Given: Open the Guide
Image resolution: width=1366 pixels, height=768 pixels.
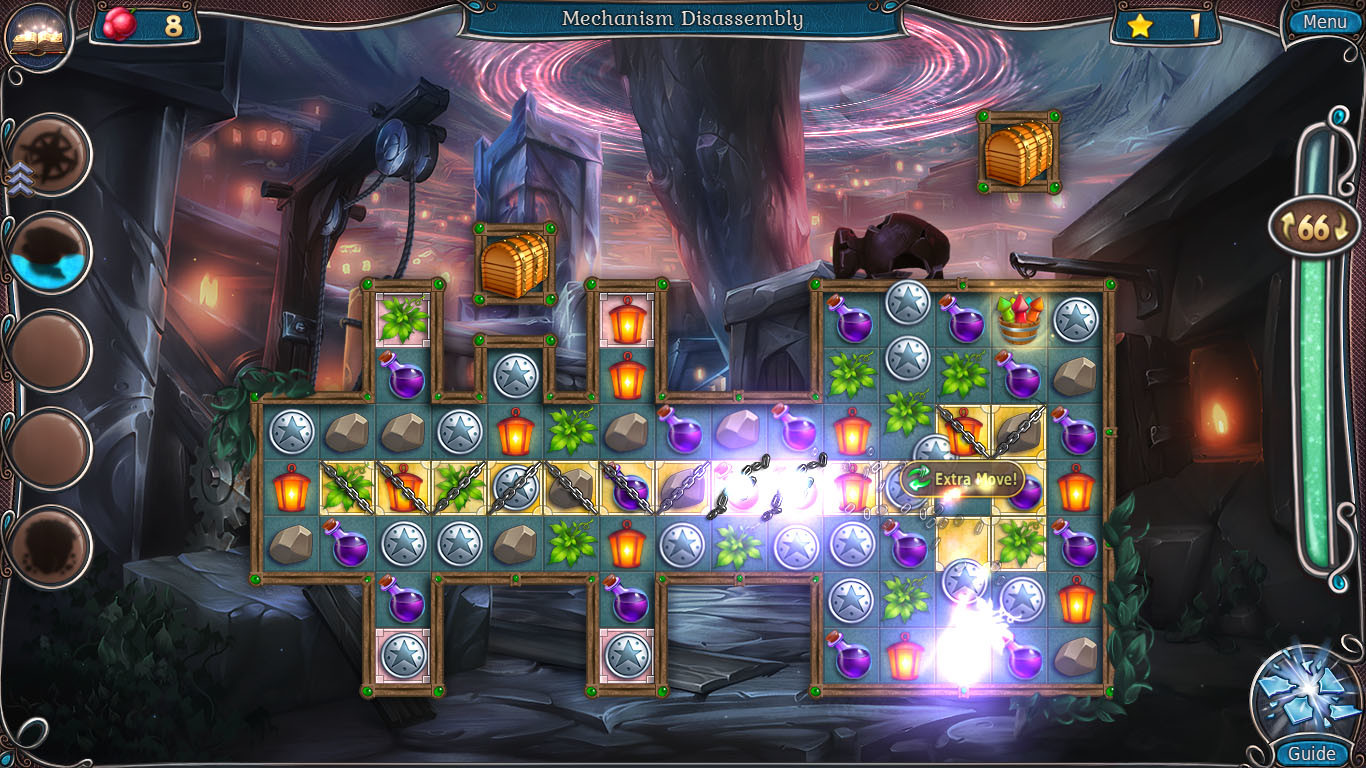Looking at the screenshot, I should (1312, 753).
